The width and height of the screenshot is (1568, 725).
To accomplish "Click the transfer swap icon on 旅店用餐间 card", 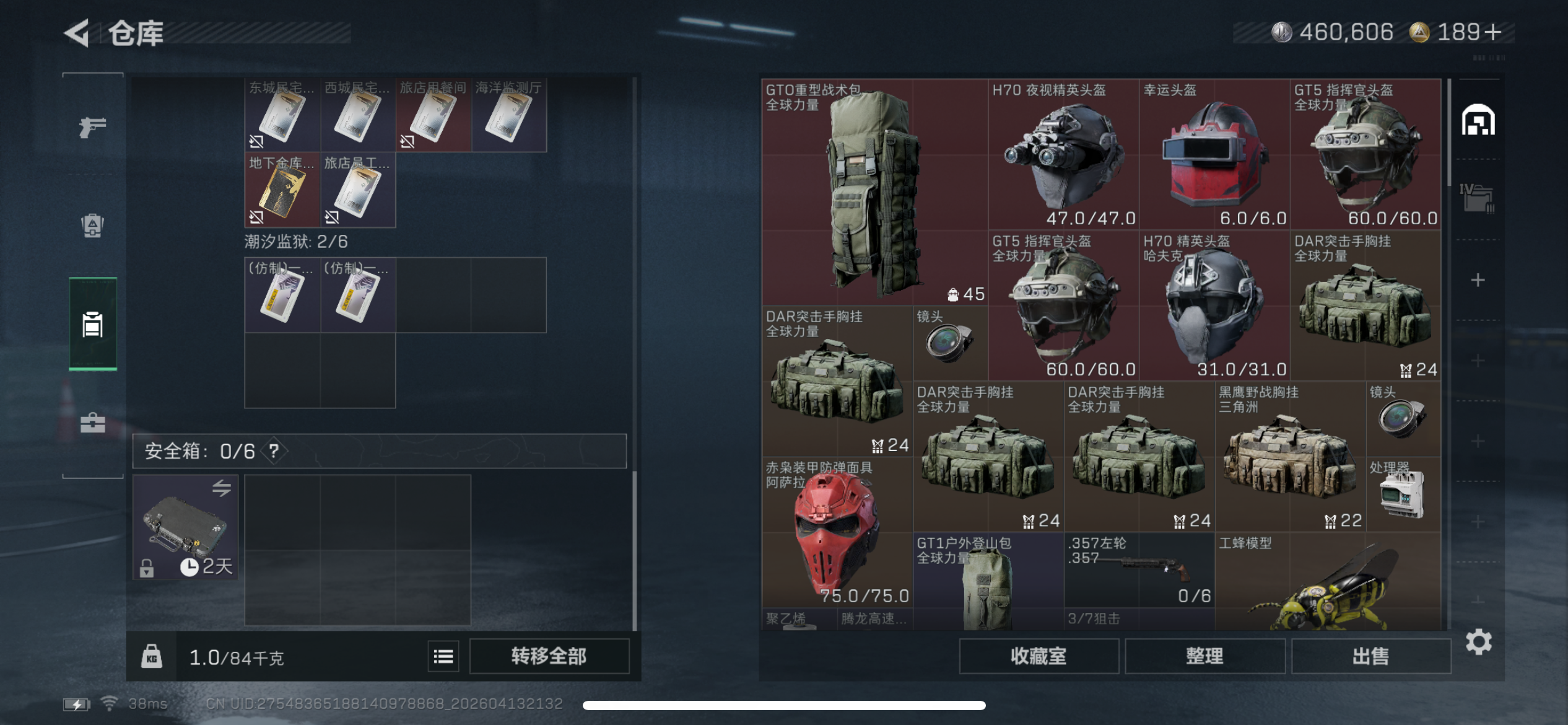I will (x=406, y=142).
